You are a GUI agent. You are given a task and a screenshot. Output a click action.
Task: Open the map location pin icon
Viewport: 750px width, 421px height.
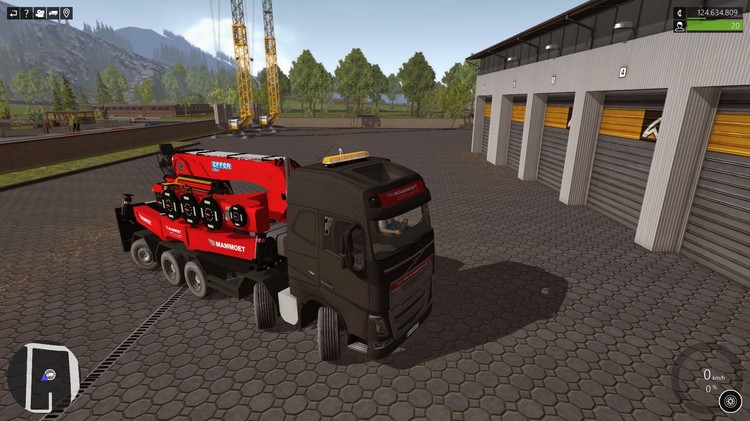tap(67, 13)
